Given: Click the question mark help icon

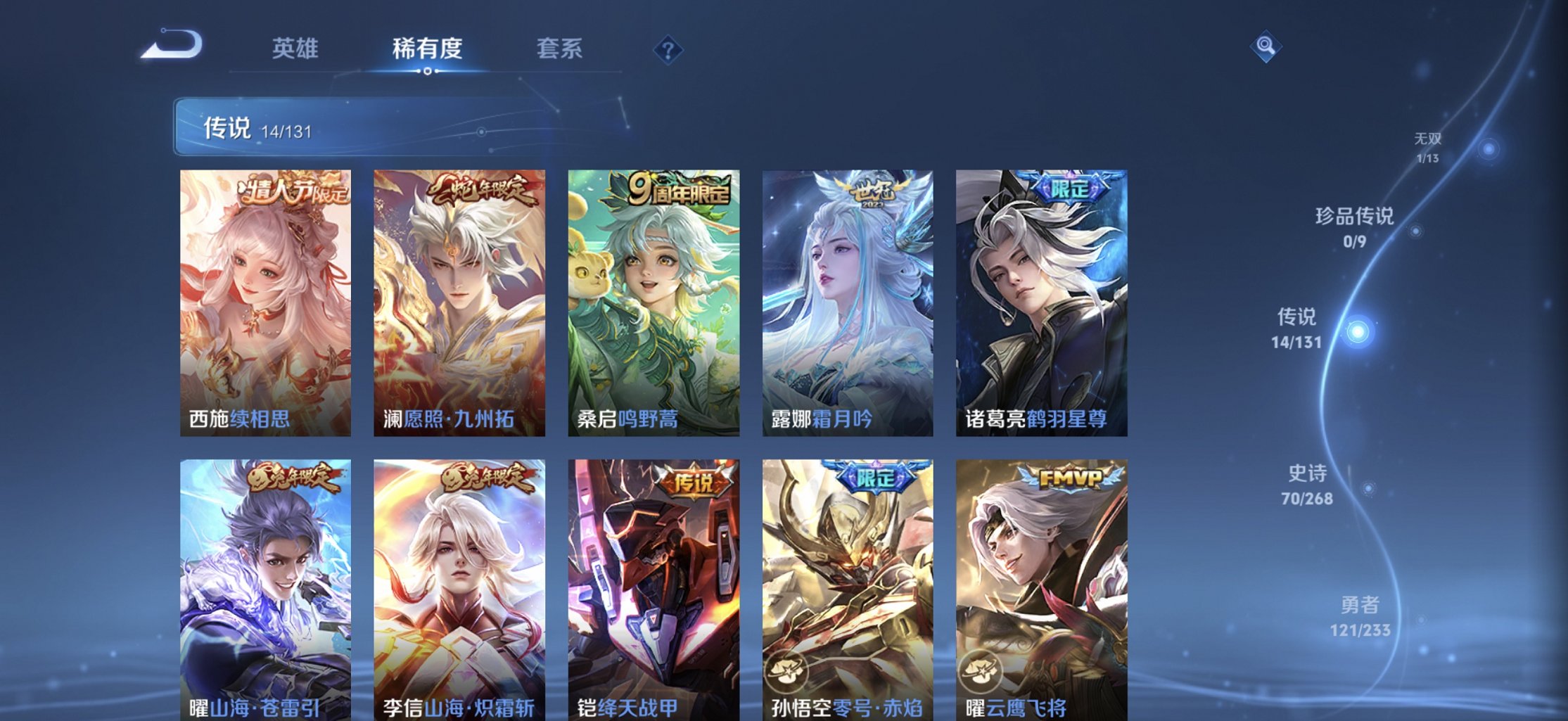Looking at the screenshot, I should [670, 49].
